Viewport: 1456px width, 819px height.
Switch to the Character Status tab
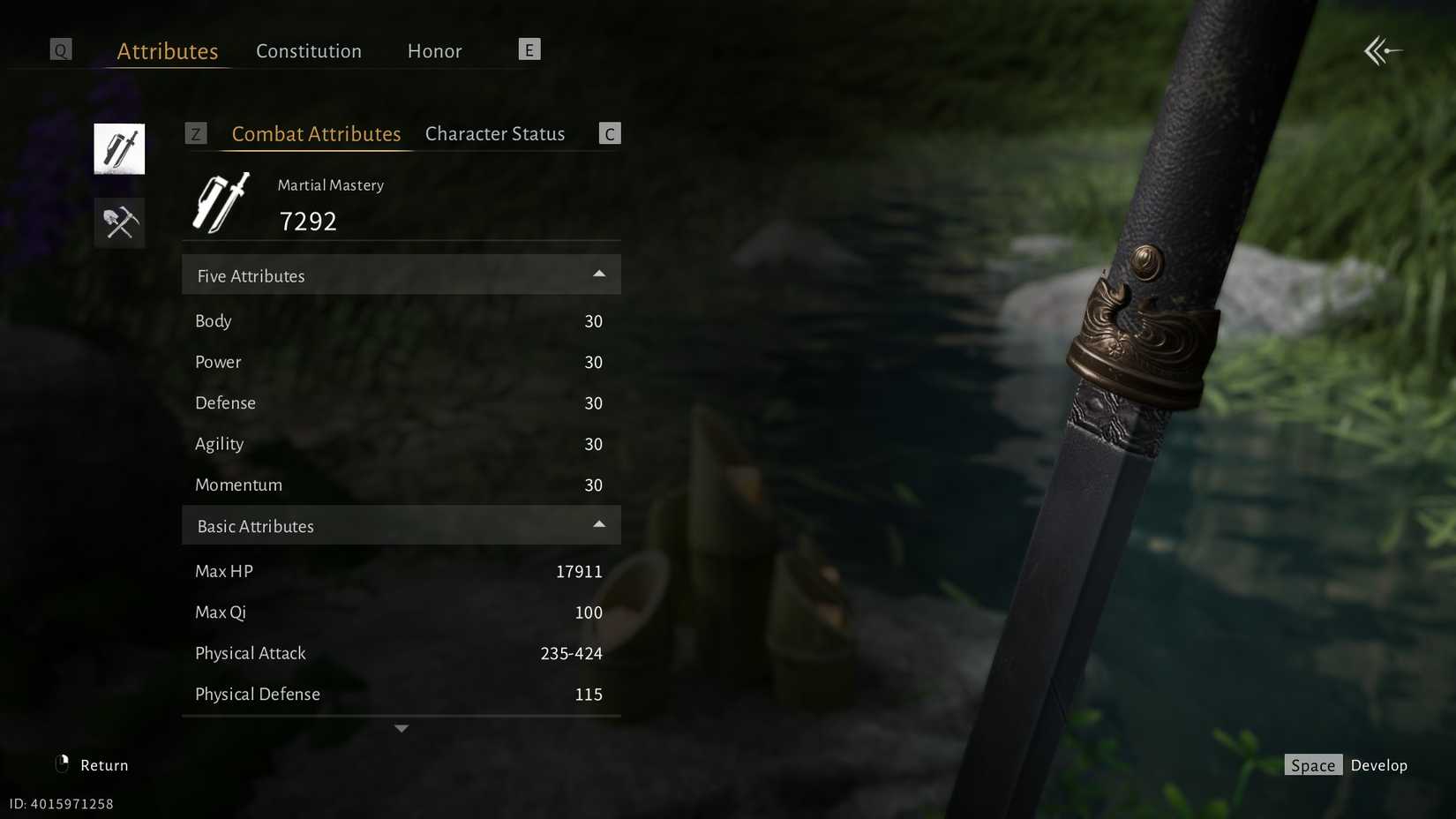(494, 133)
